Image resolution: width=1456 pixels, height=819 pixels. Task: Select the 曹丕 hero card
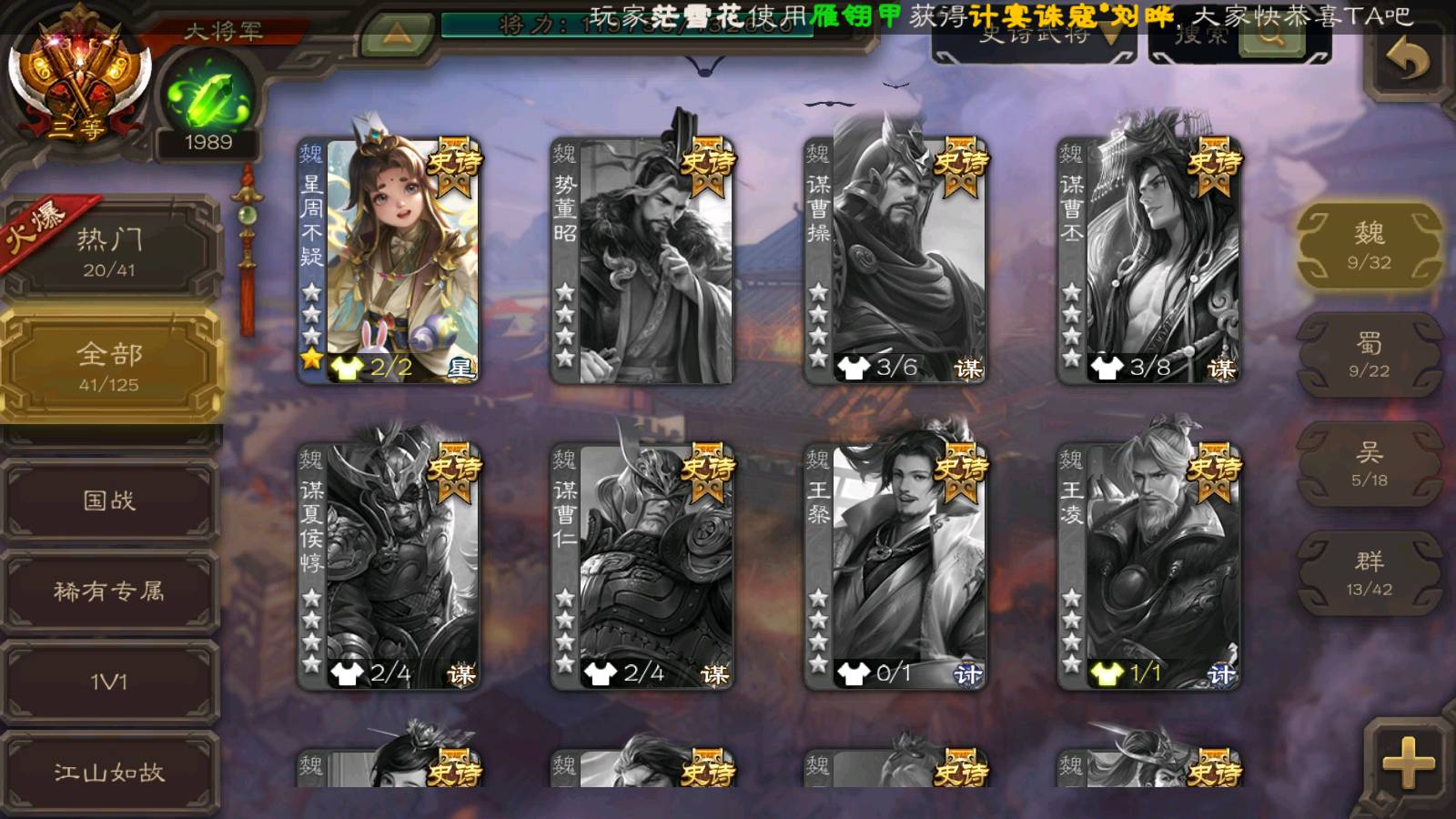tap(1149, 260)
